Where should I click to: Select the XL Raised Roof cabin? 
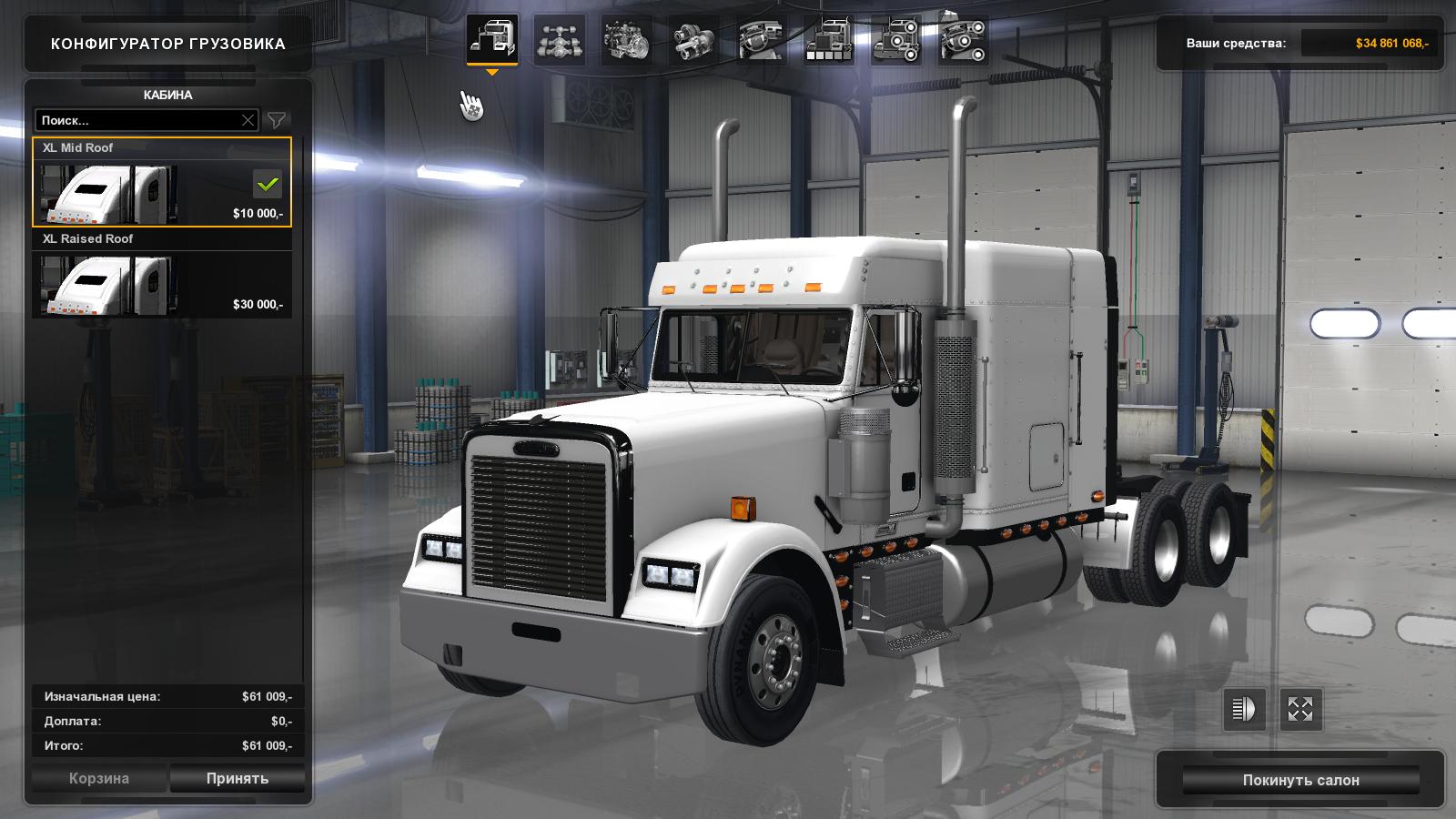pyautogui.click(x=162, y=273)
